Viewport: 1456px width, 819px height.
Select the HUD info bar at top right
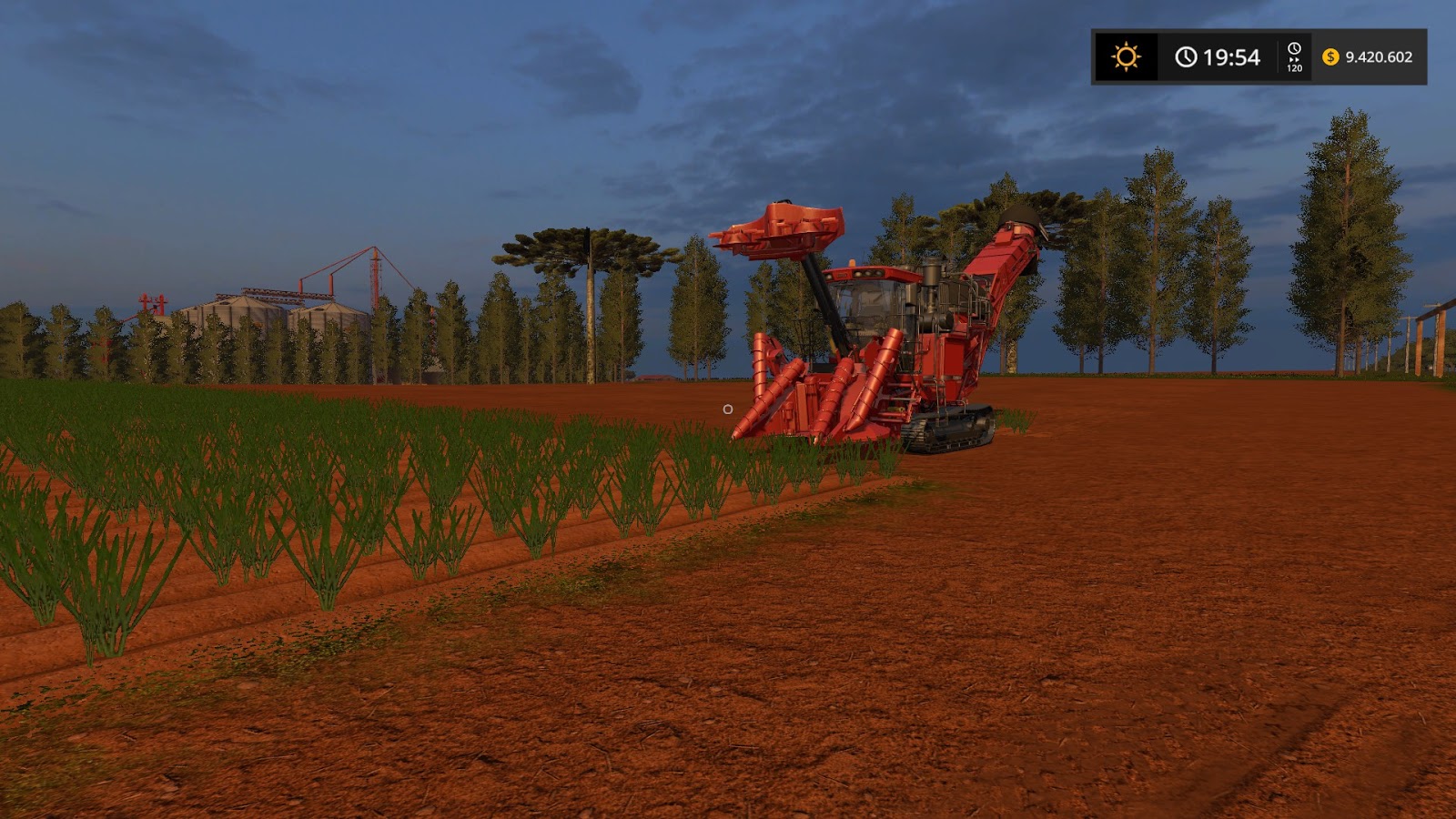(1265, 57)
